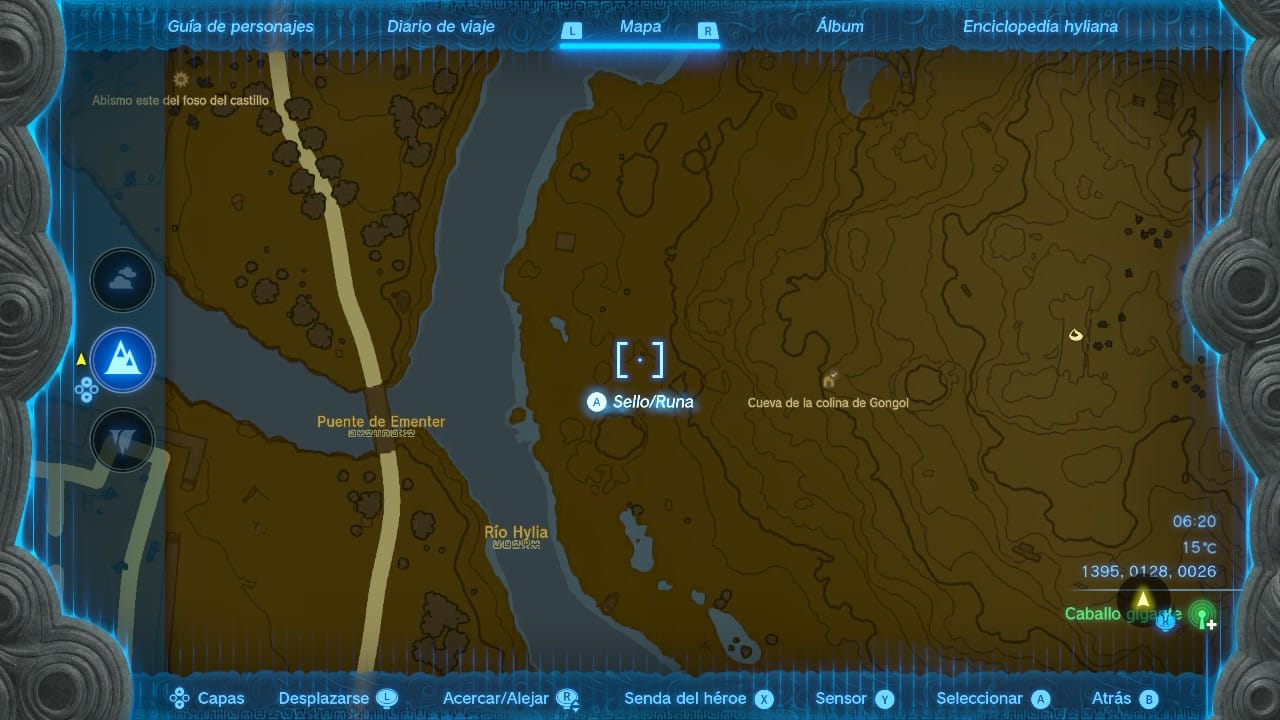
Task: Click the Cueva de la colina de Gongol marker
Action: click(x=829, y=381)
